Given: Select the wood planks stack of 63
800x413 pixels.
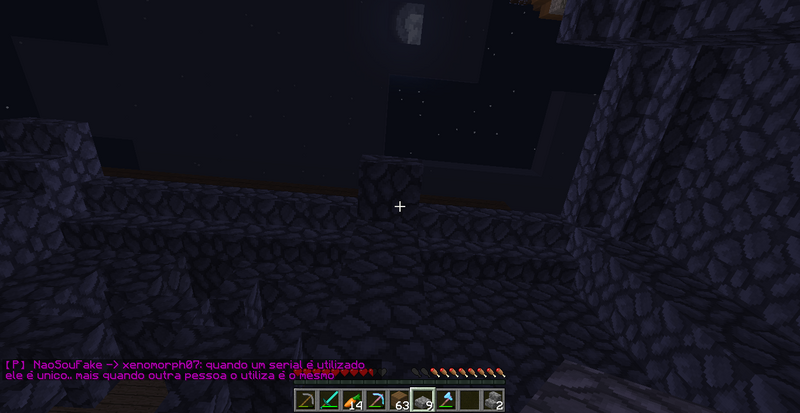Looking at the screenshot, I should click(399, 401).
